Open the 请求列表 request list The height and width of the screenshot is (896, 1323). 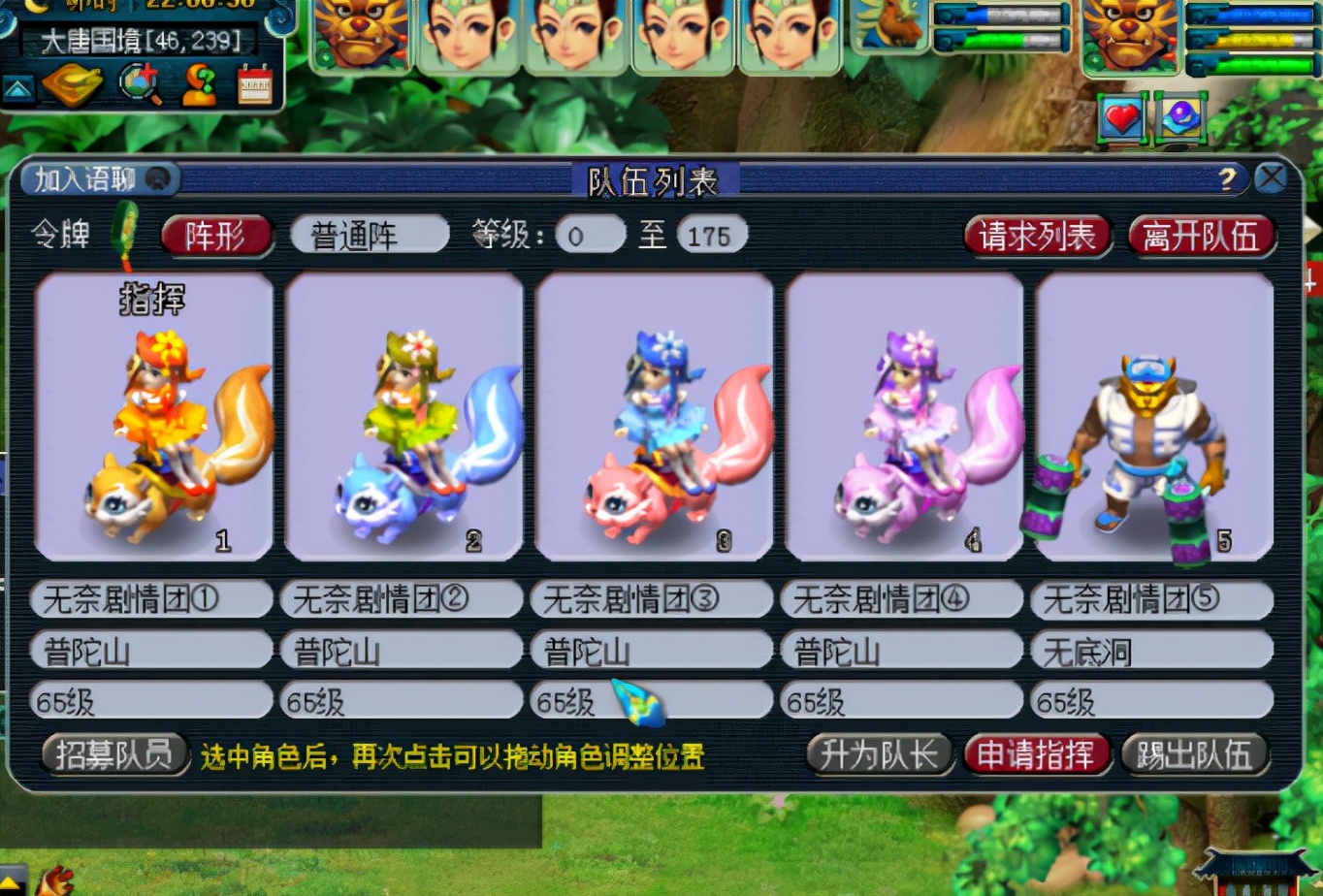1037,236
